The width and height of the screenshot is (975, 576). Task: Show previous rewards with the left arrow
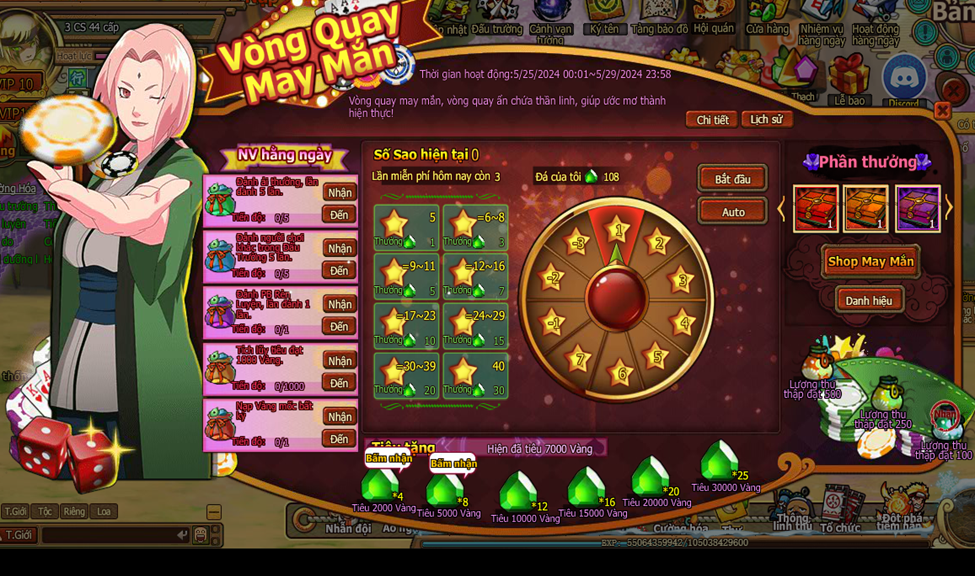click(783, 208)
